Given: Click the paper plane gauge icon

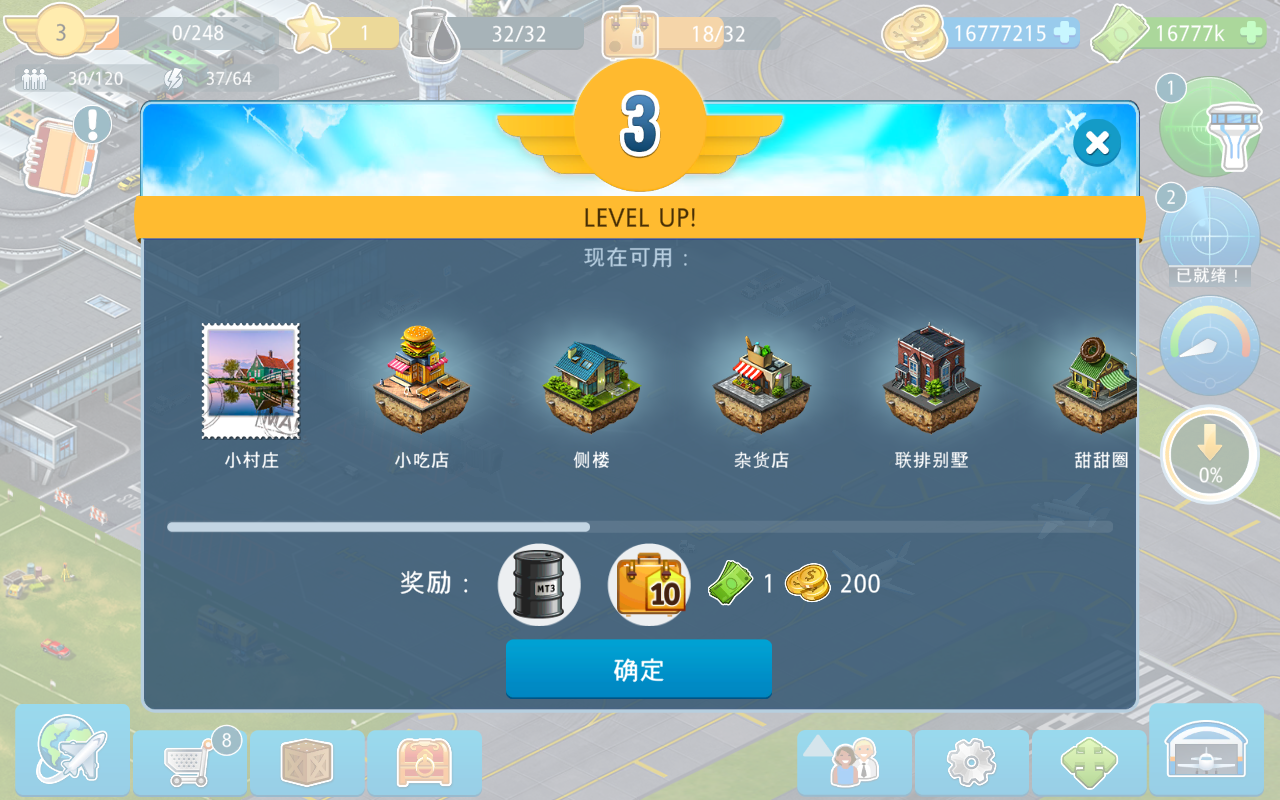Looking at the screenshot, I should pyautogui.click(x=1209, y=347).
